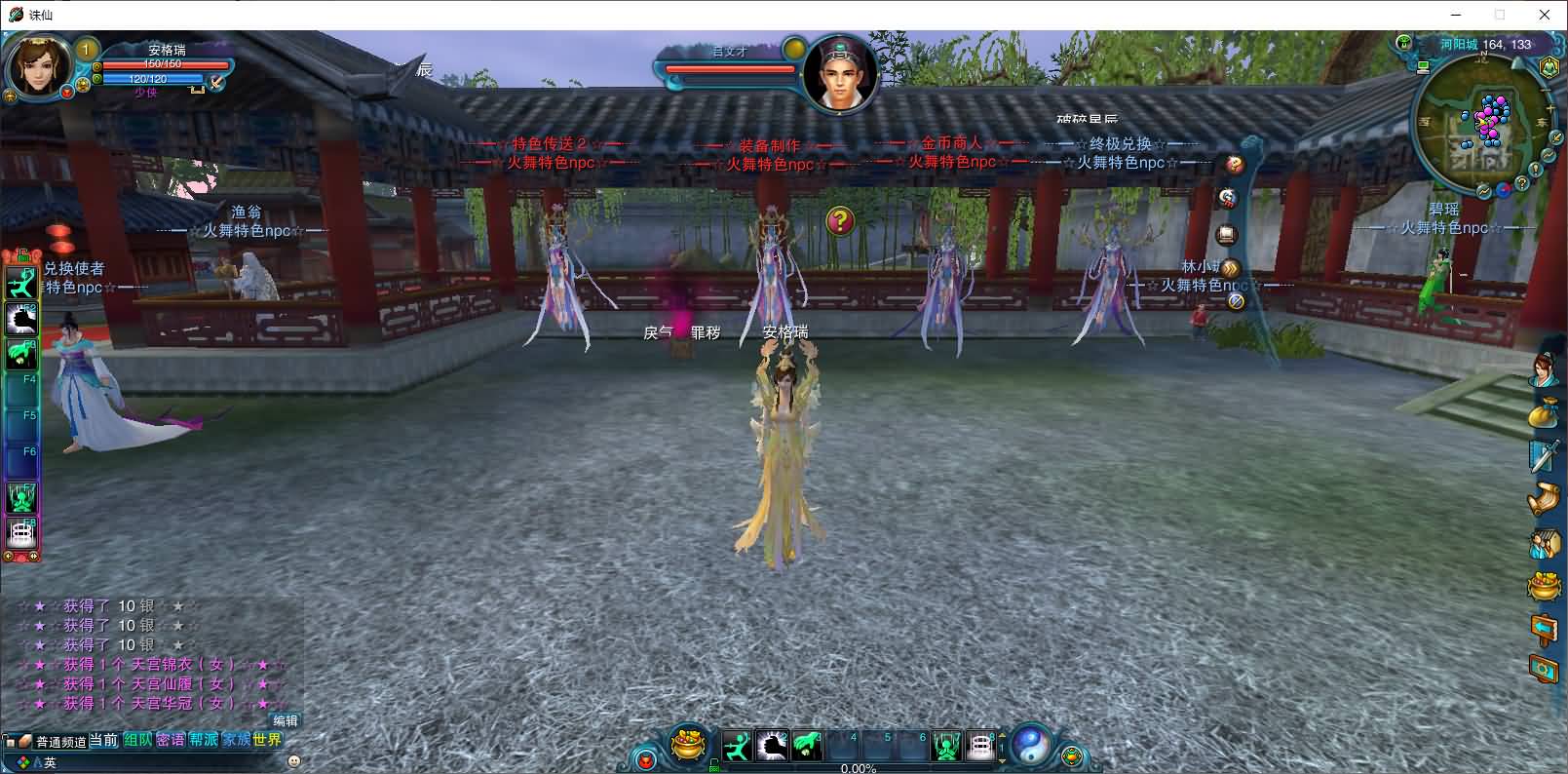Open the chat emoji smiley picker
The width and height of the screenshot is (1568, 774).
(x=294, y=760)
